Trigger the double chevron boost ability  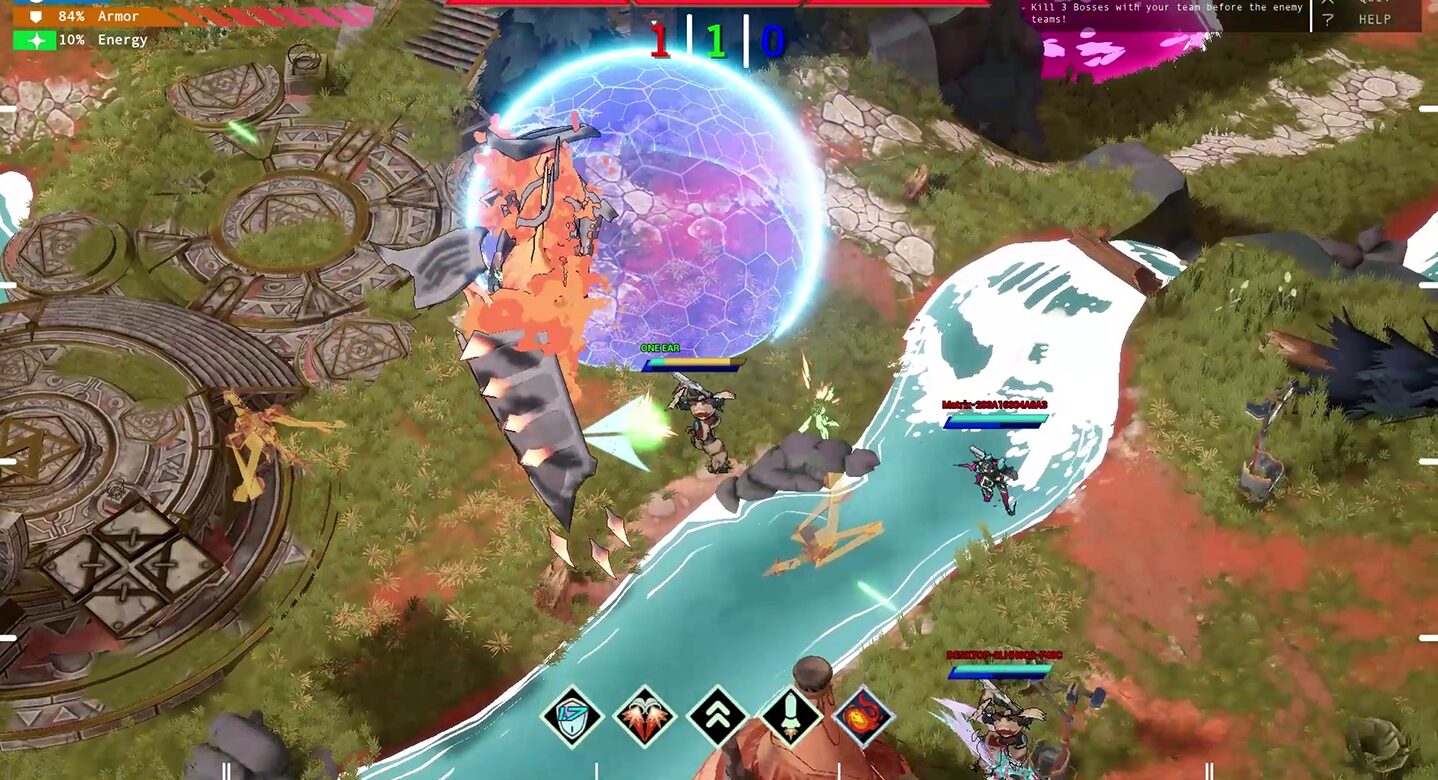click(717, 716)
